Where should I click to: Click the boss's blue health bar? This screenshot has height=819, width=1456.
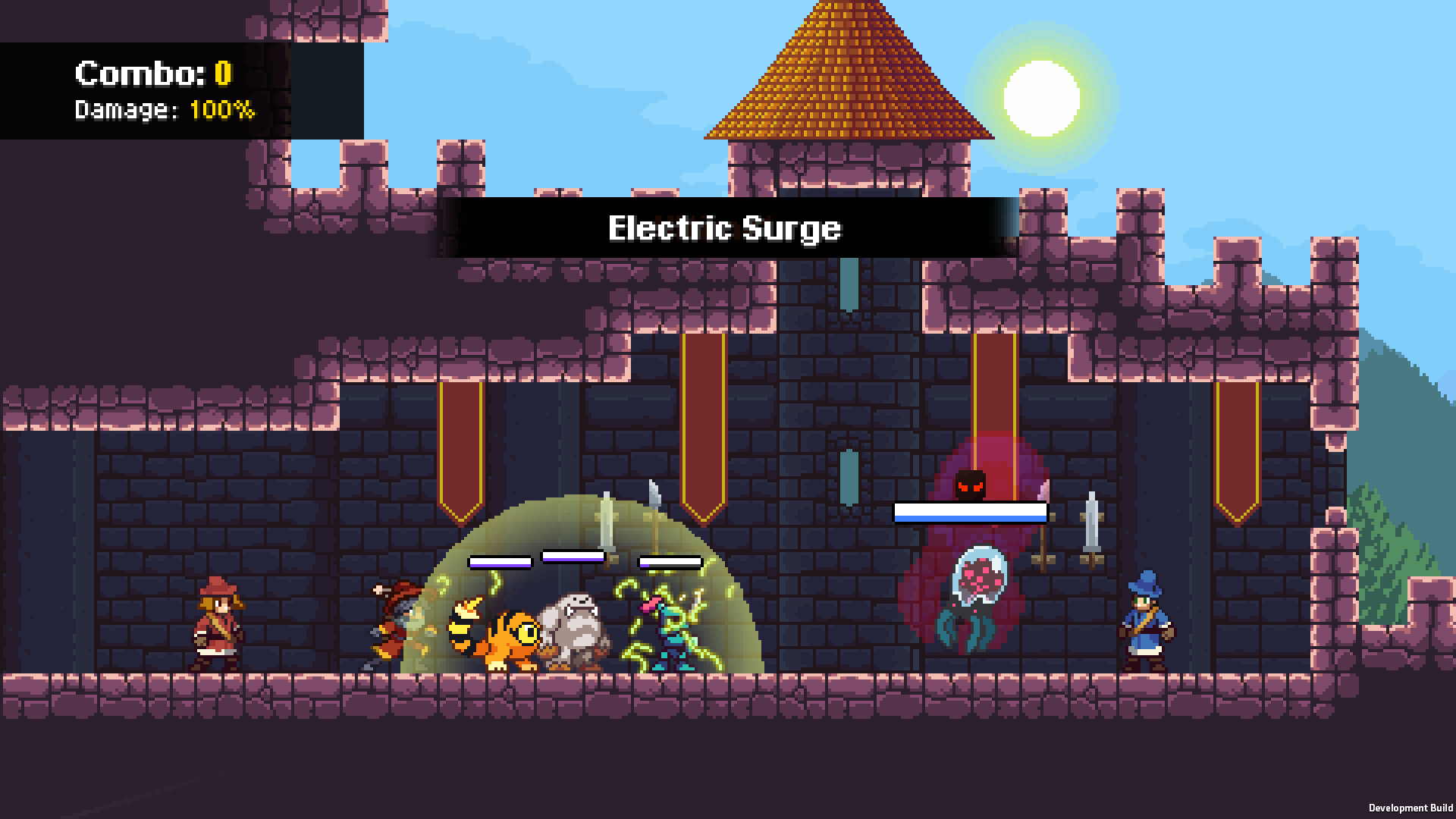970,513
